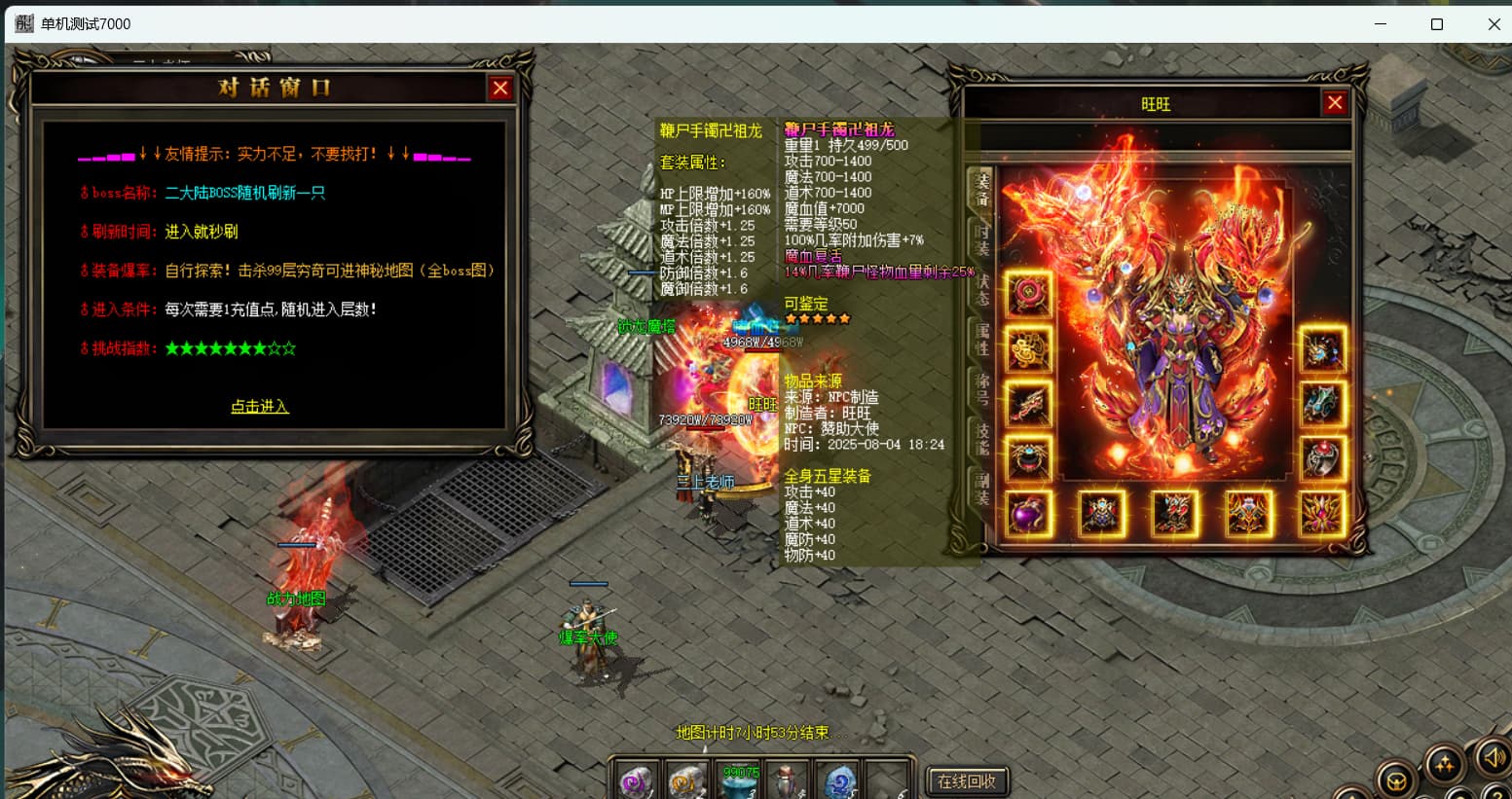Close the 旺旺 character equipment panel

pos(1335,102)
